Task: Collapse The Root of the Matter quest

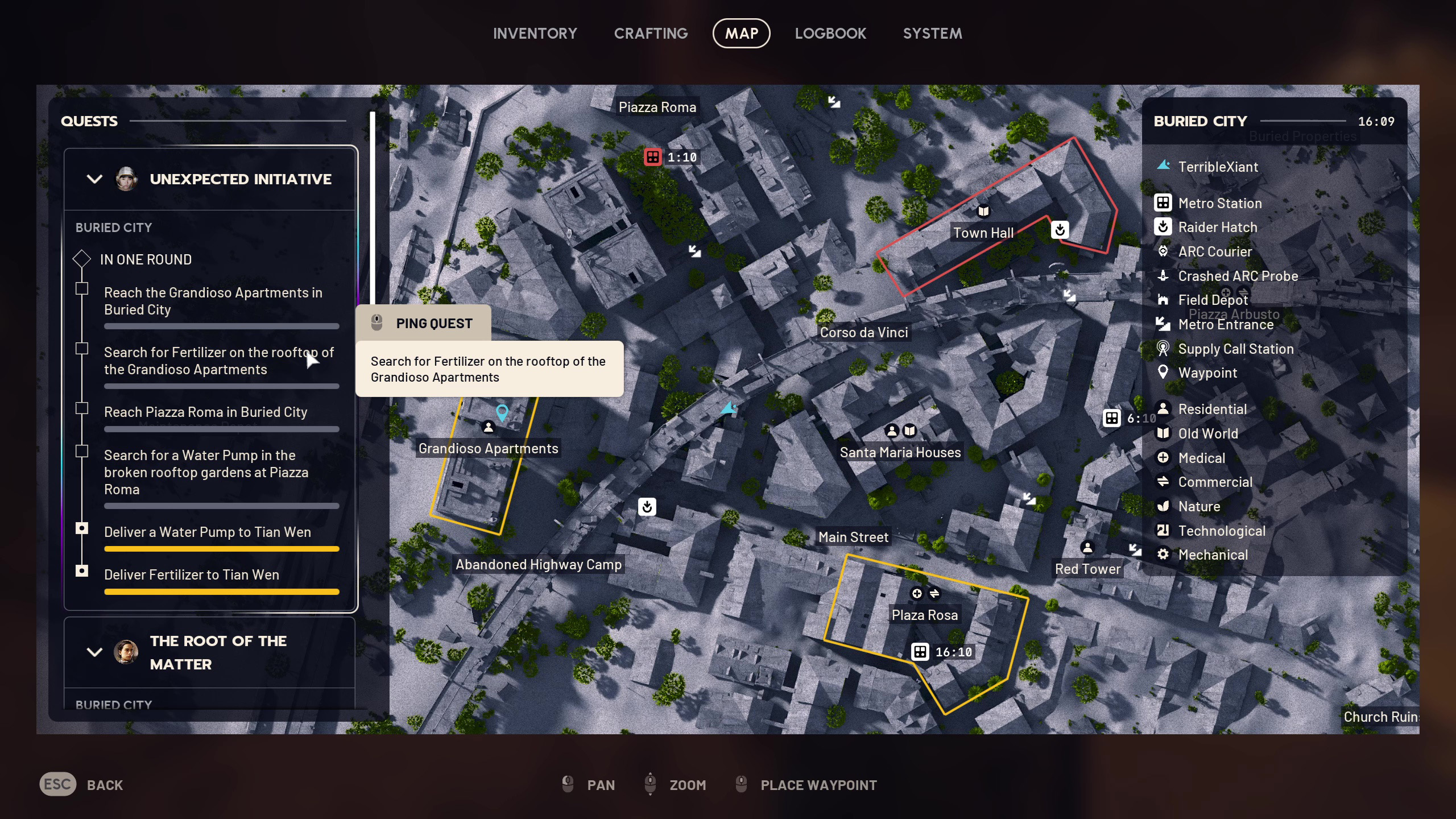Action: [94, 652]
